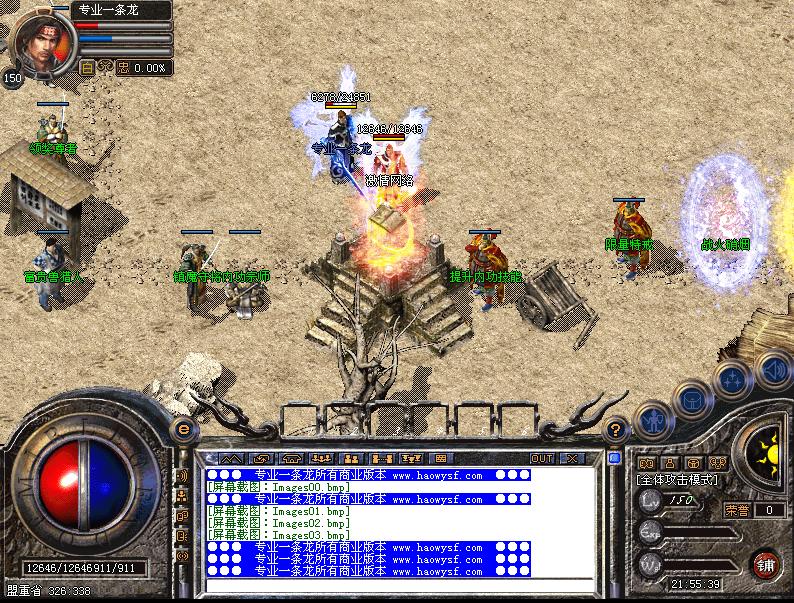The image size is (794, 603).
Task: Toggle the 白 button under the hero bars
Action: [x=87, y=68]
